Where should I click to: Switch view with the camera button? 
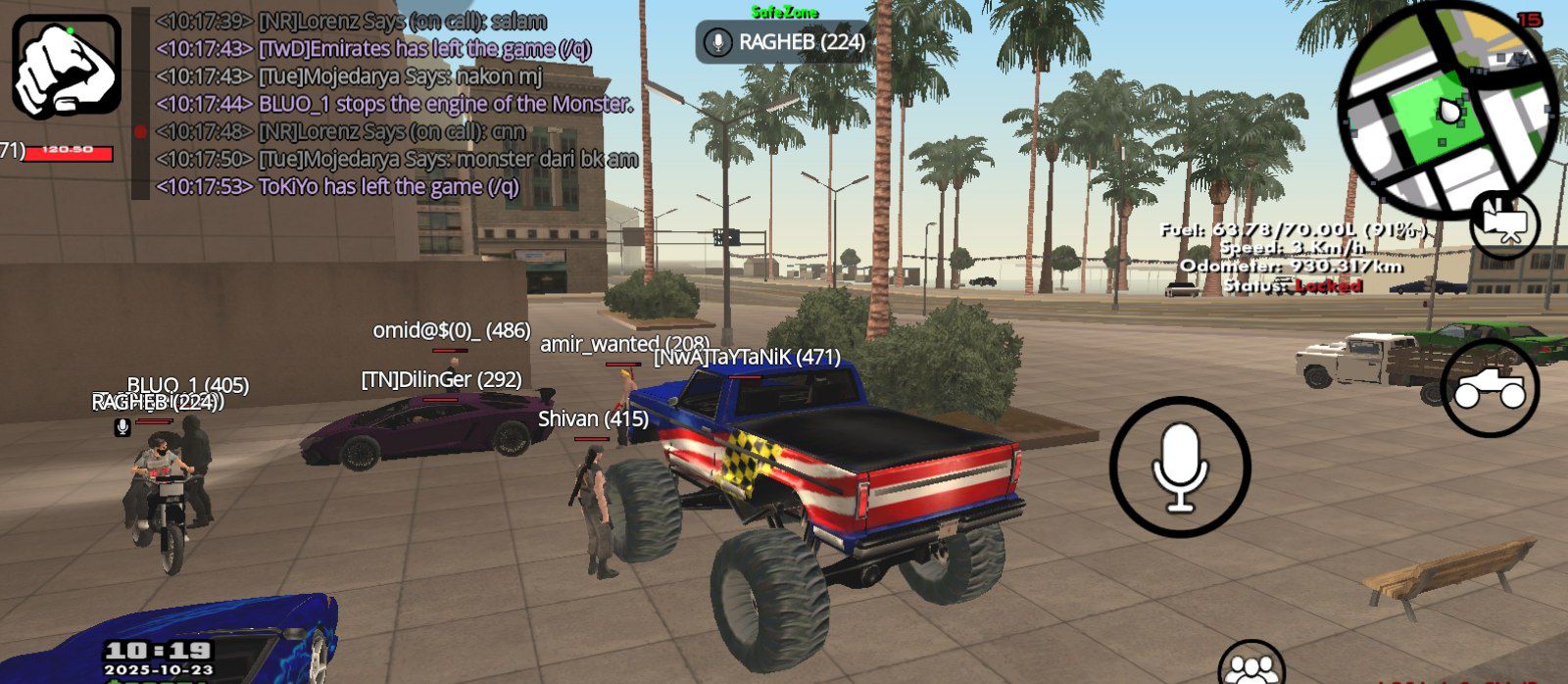click(1504, 223)
